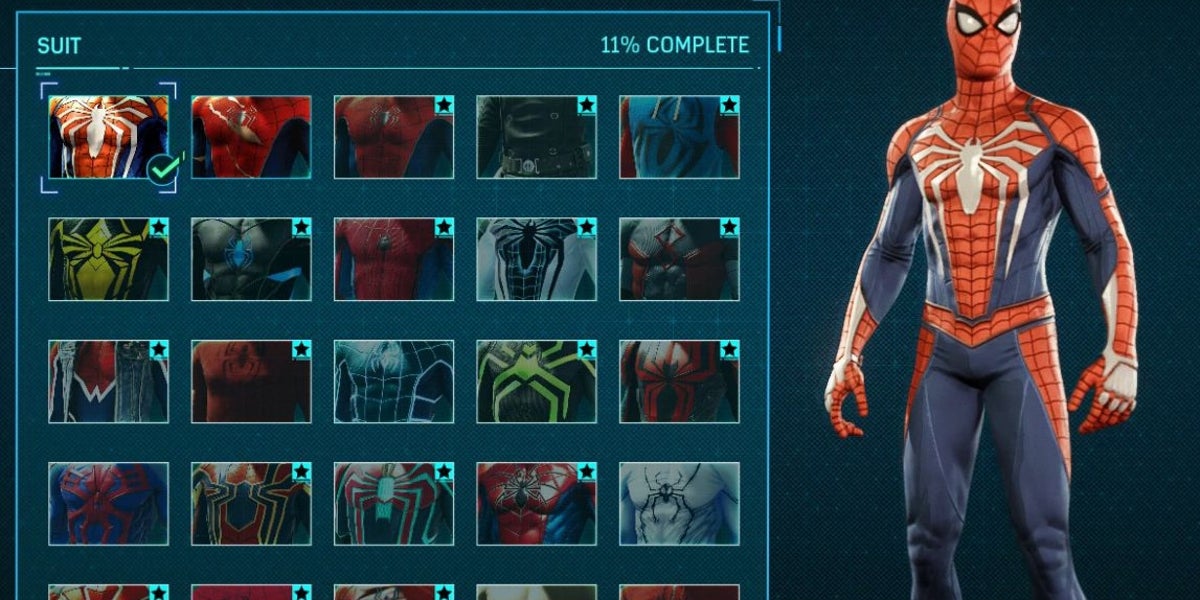Select the blue 2099 suit with red spider
Image resolution: width=1200 pixels, height=600 pixels.
(x=108, y=503)
